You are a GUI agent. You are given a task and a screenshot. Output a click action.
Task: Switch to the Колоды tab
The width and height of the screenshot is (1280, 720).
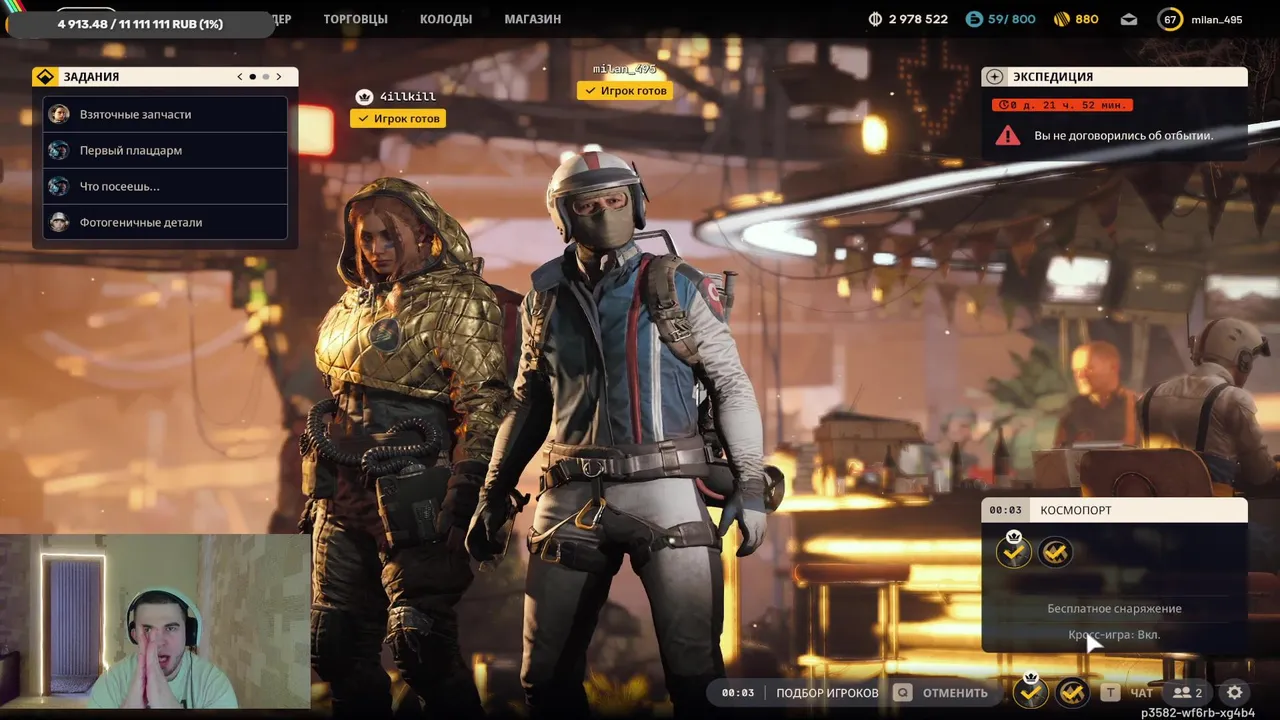click(445, 19)
